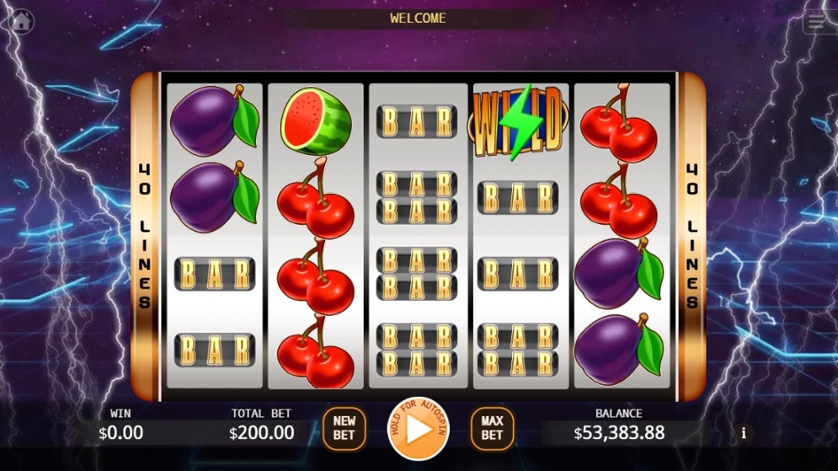Screen dimensions: 838x471
Task: Go to the home screen icon
Action: click(20, 21)
